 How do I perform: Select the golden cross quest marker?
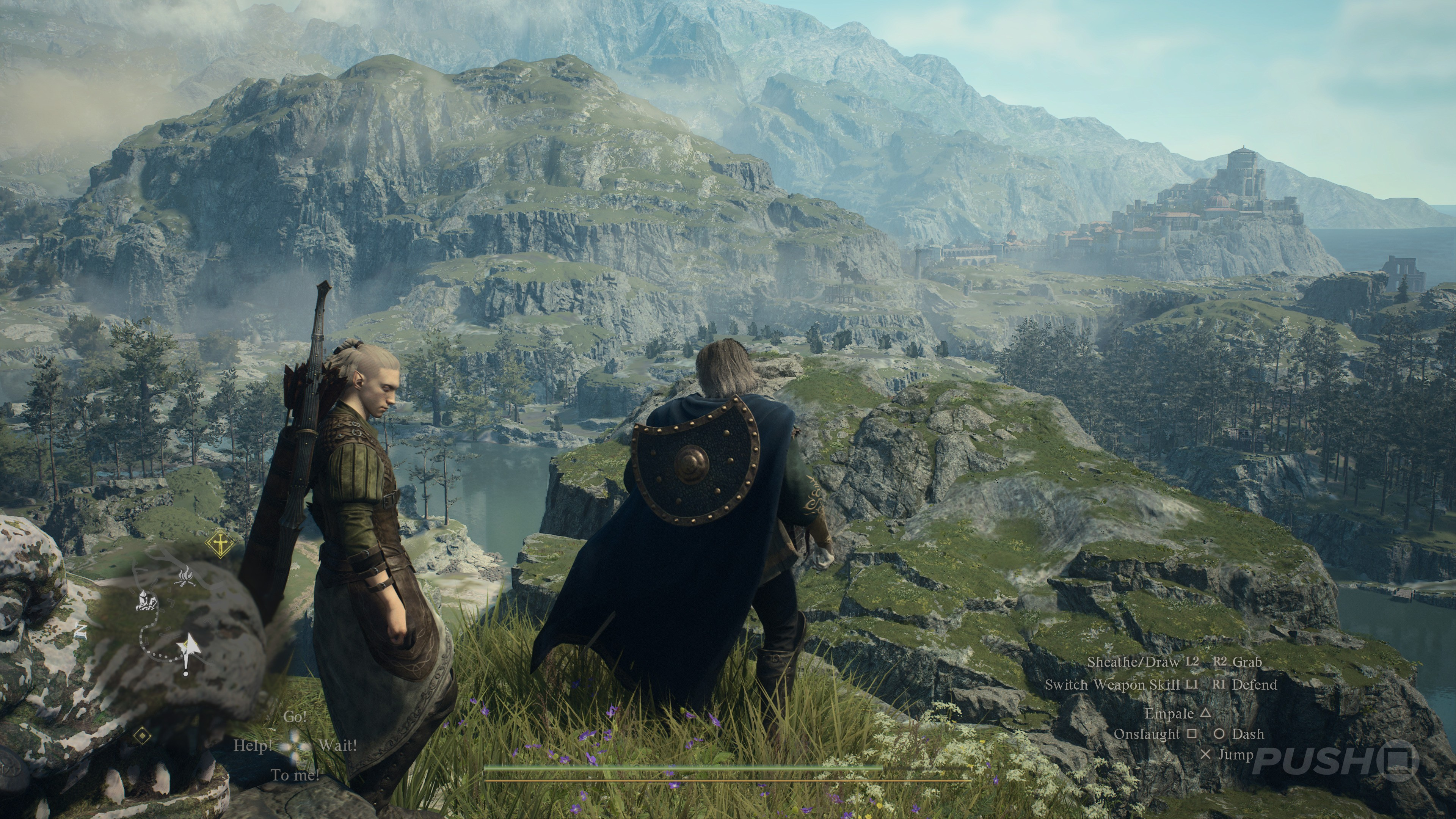220,544
